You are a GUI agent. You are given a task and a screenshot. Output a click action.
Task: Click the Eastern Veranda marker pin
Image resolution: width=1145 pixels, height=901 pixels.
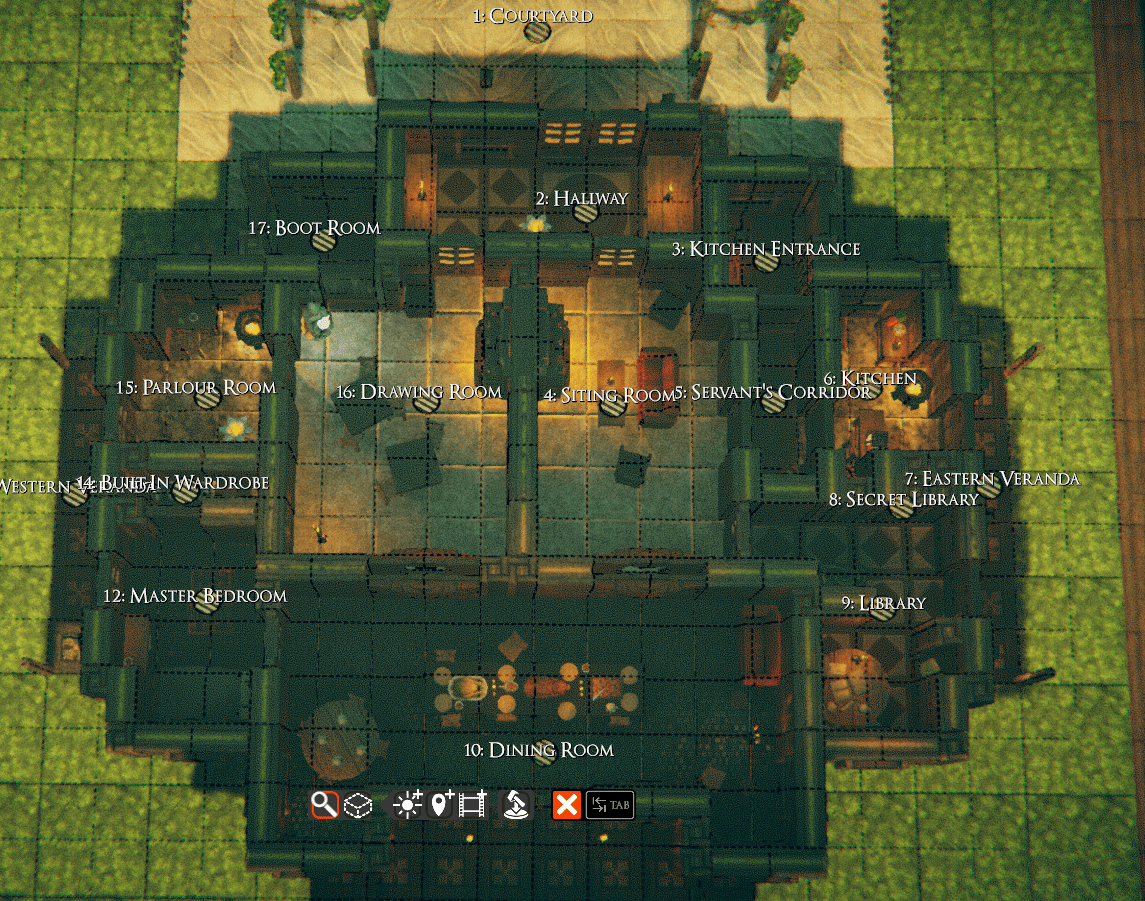(988, 489)
